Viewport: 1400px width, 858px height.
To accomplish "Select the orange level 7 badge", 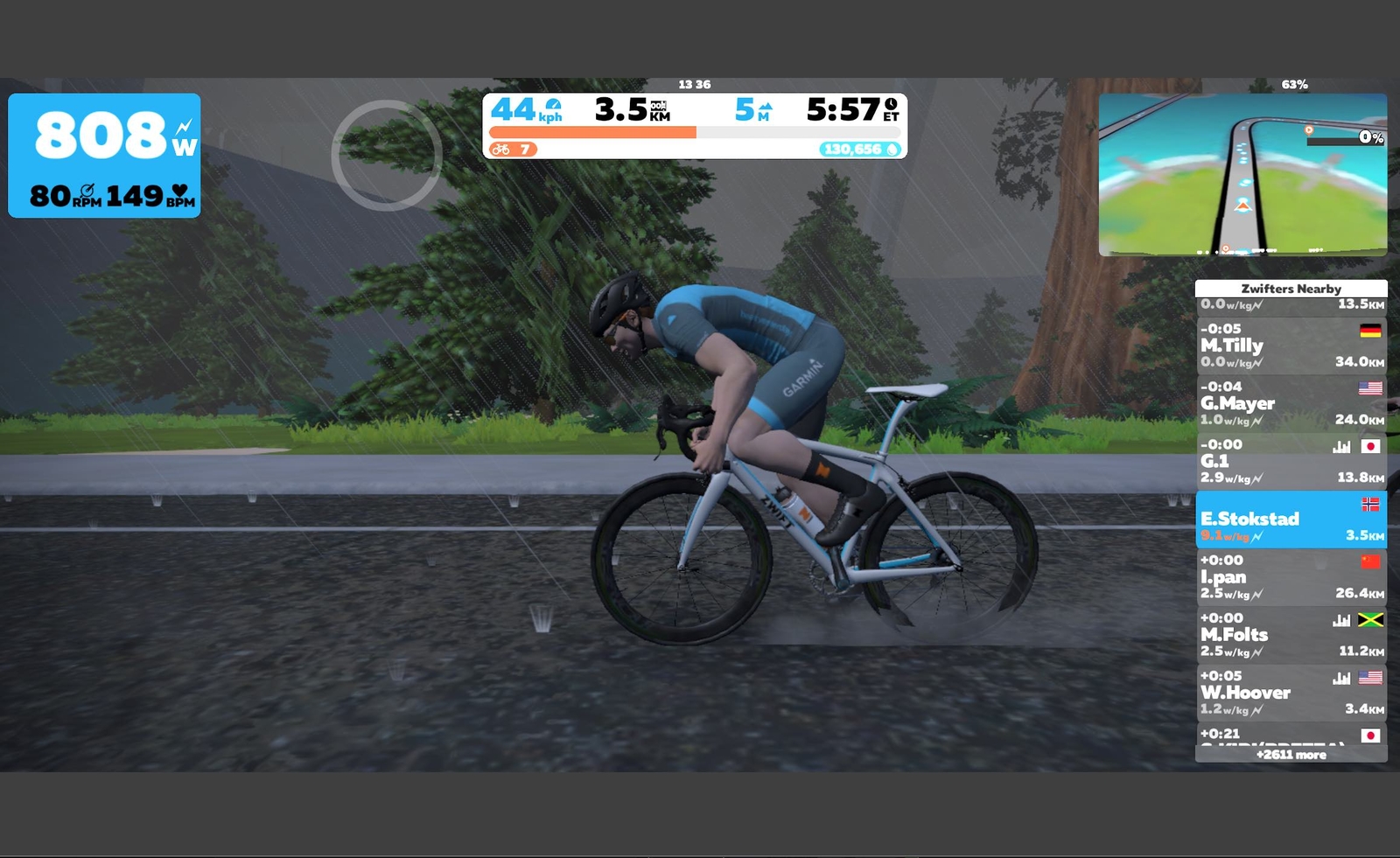I will (513, 150).
